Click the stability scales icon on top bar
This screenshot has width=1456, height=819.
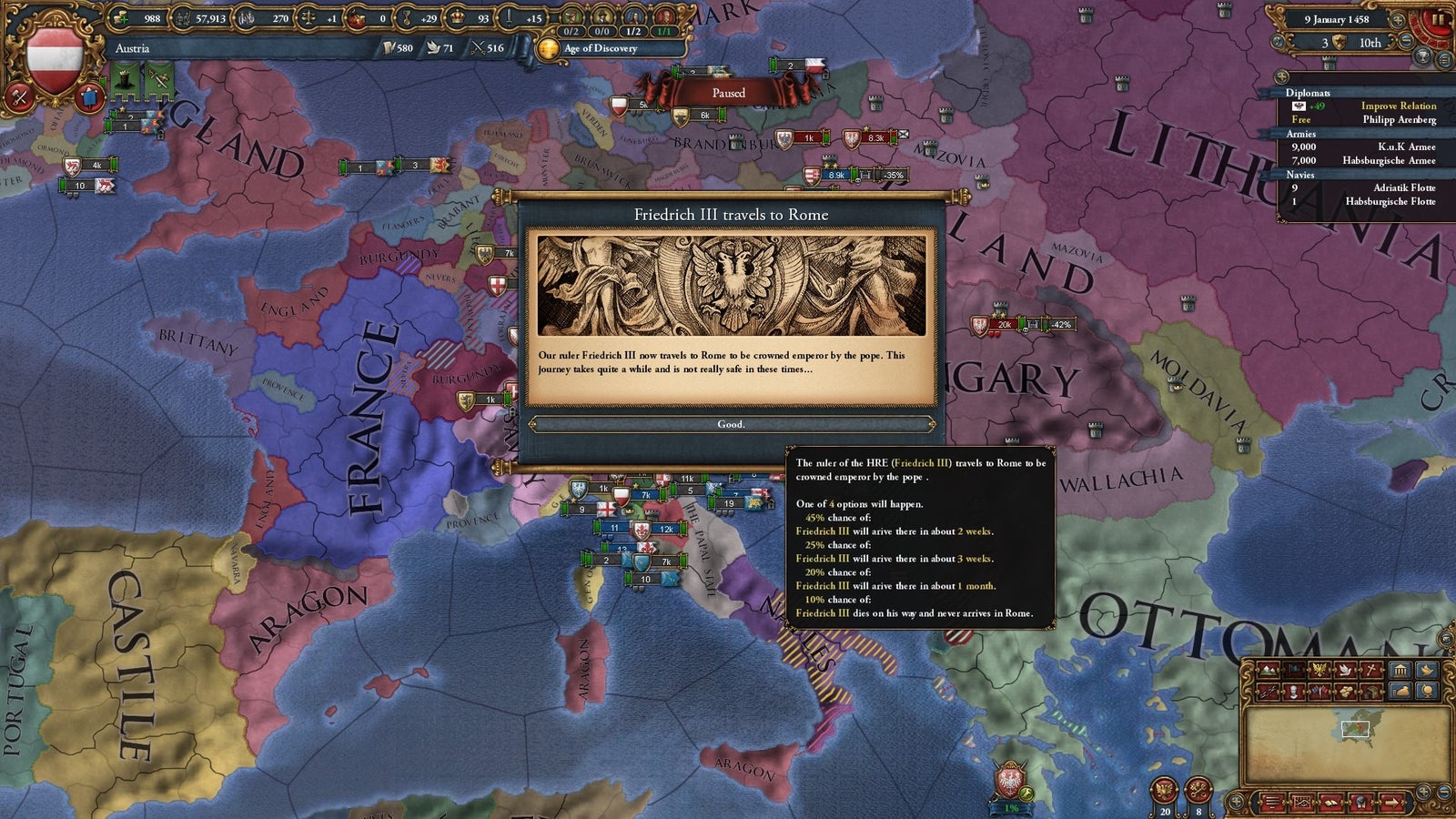pos(309,17)
